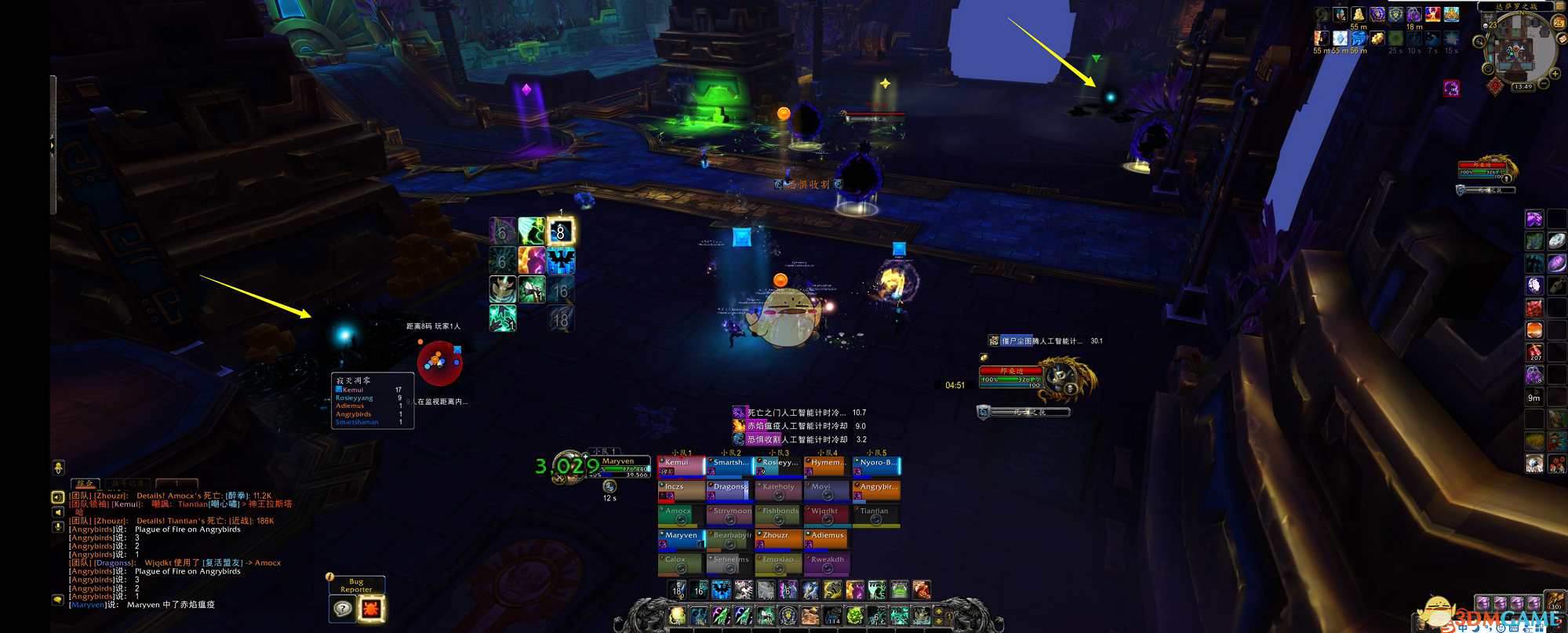The image size is (1568, 633).
Task: Open the minimap tracking magnifier button
Action: [1479, 42]
